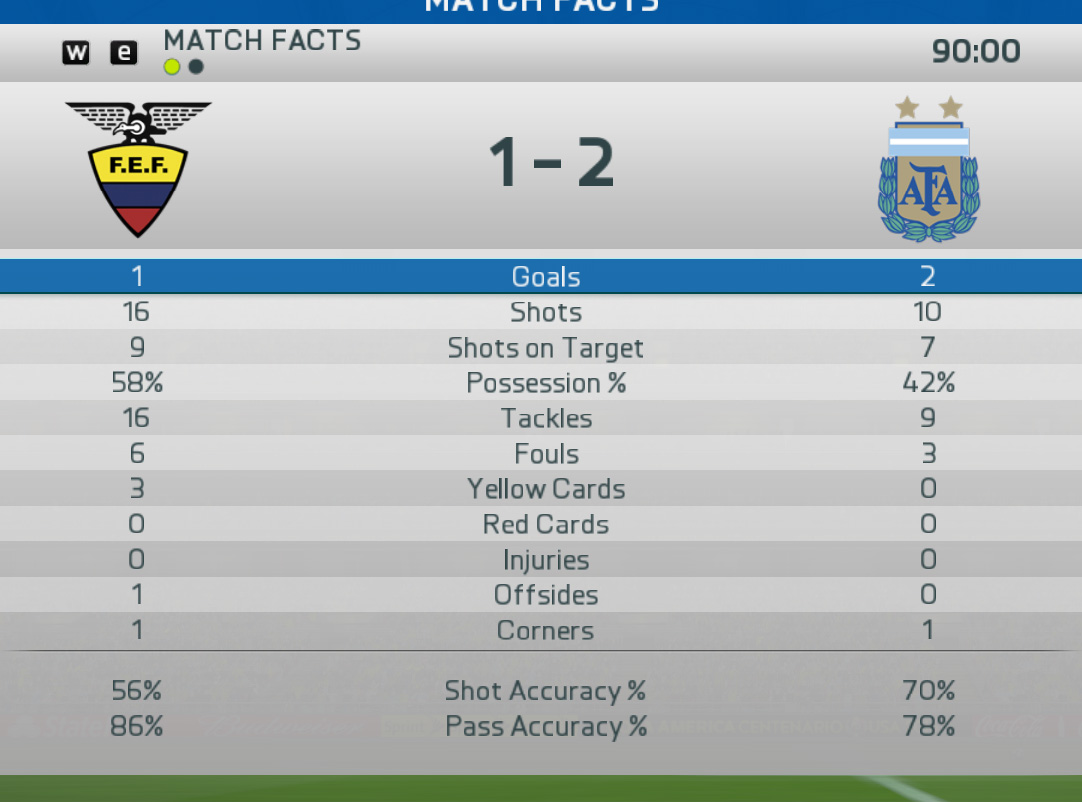
Task: Select the first green page indicator dot
Action: 172,67
